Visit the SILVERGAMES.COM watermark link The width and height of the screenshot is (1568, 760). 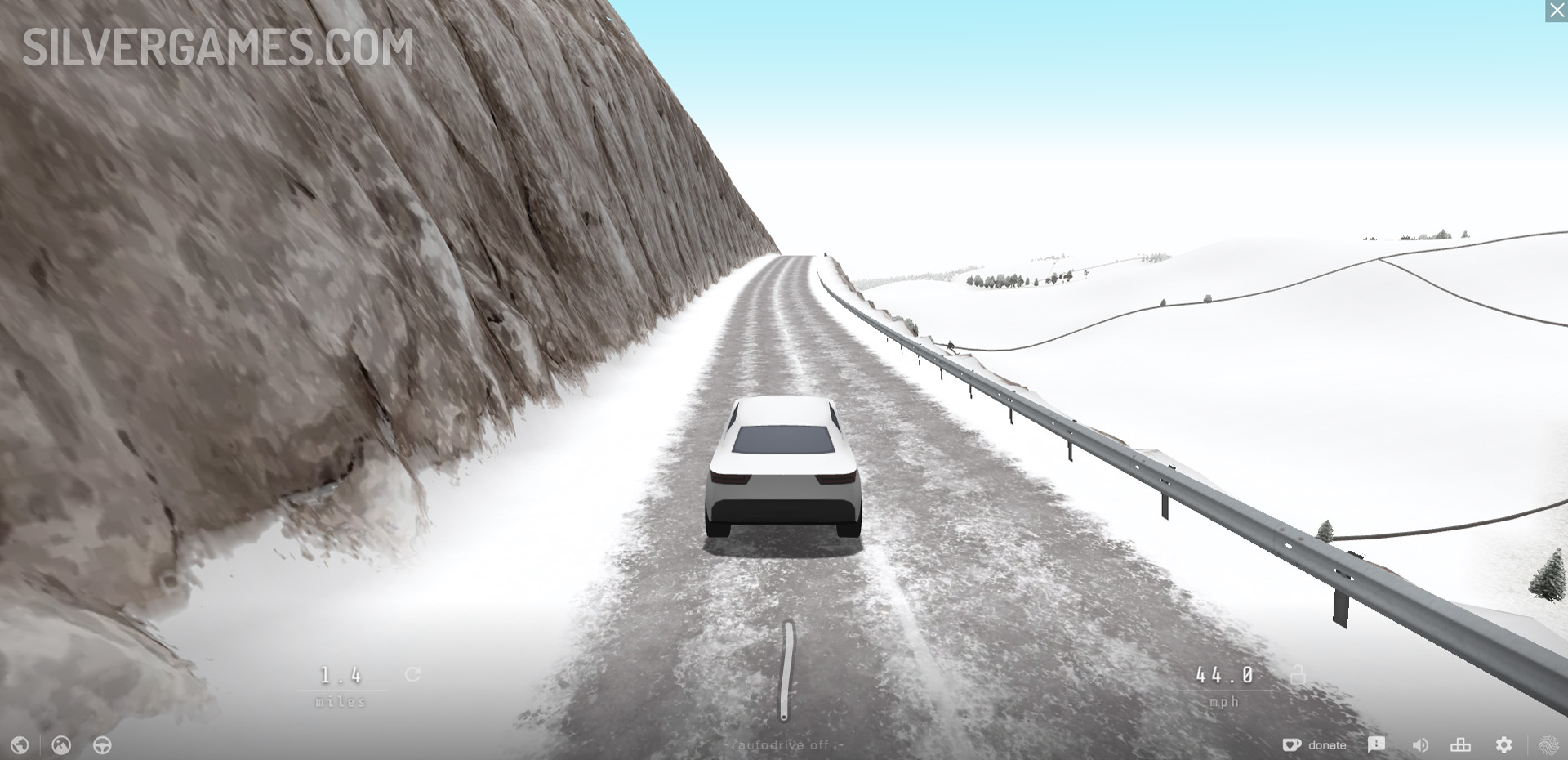[218, 47]
